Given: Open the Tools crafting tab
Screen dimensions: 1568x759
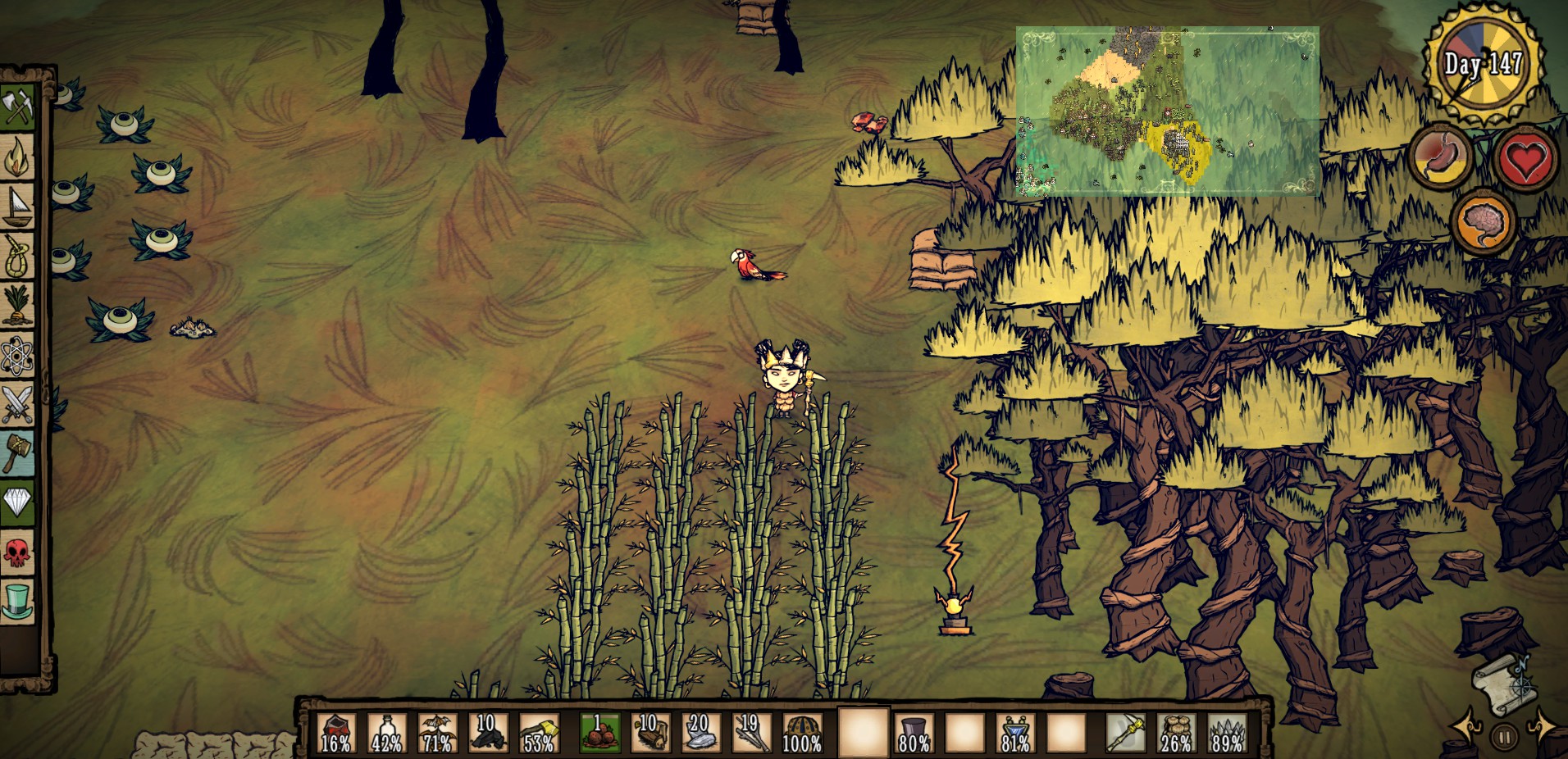Looking at the screenshot, I should (18, 107).
